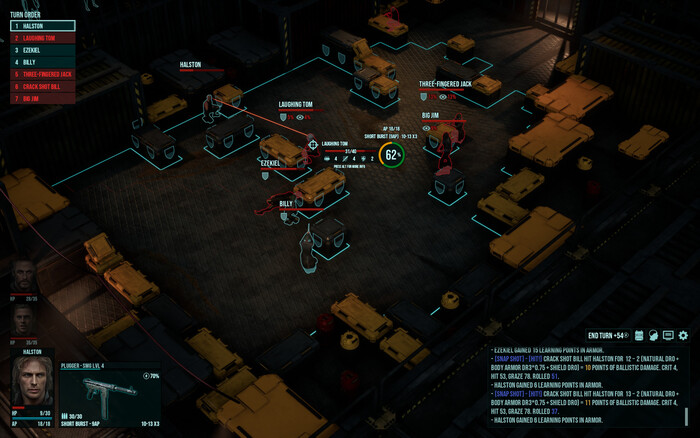700x438 pixels.
Task: Open the clipboard icon next to End Turn
Action: [639, 335]
